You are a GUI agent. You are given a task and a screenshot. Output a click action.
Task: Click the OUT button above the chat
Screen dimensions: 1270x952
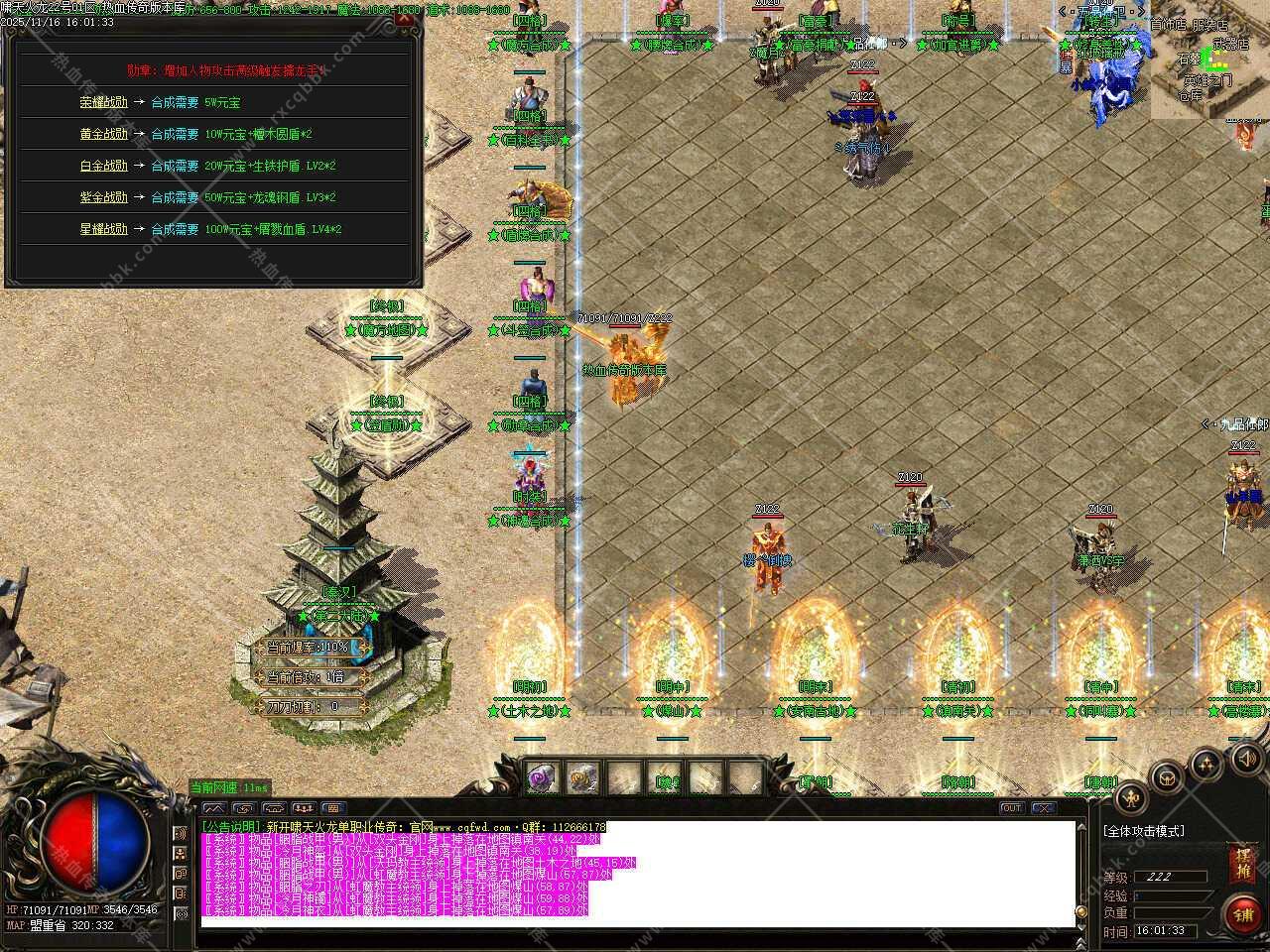point(1011,808)
